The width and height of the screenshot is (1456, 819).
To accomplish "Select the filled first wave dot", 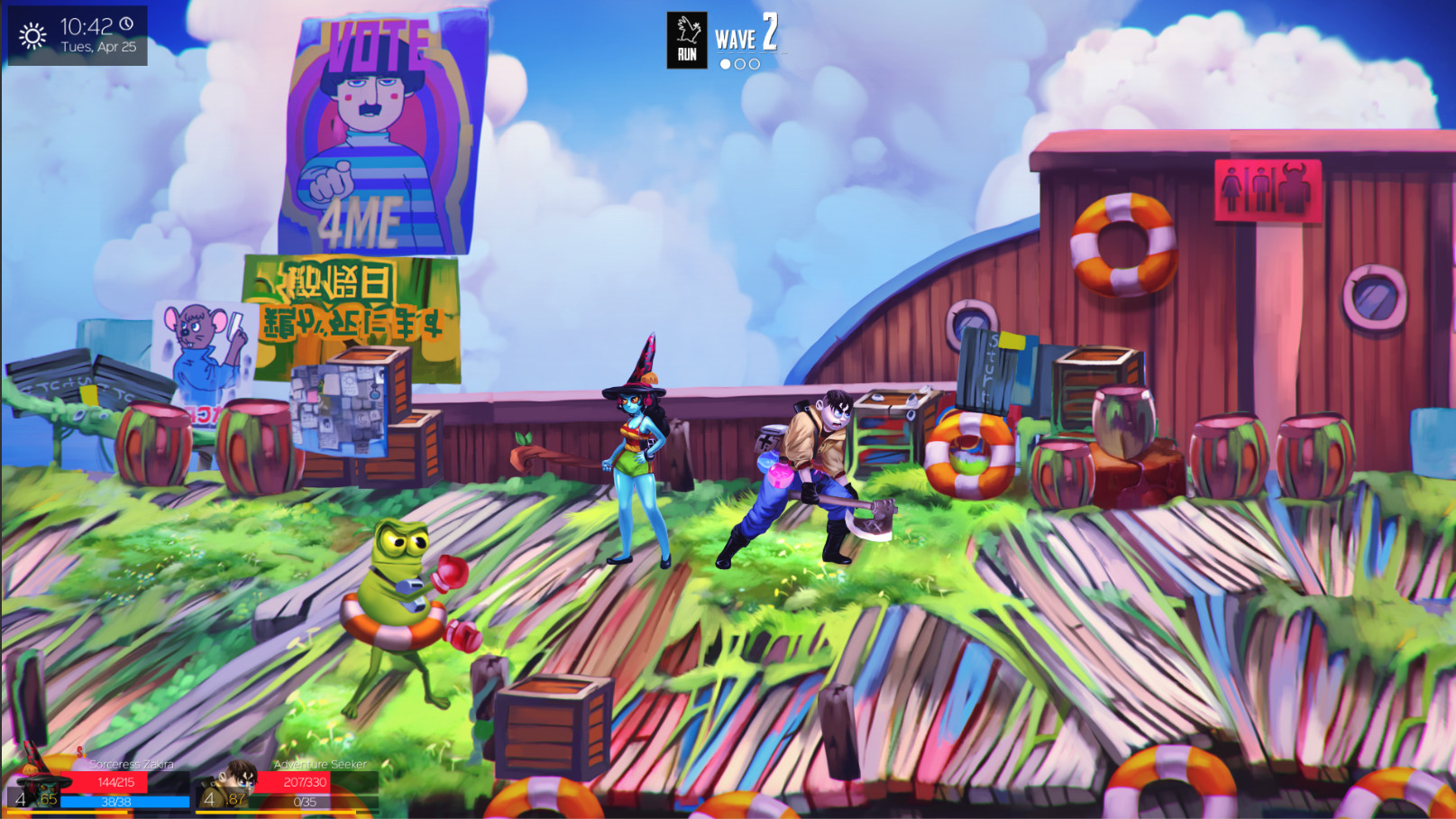I will pyautogui.click(x=725, y=64).
